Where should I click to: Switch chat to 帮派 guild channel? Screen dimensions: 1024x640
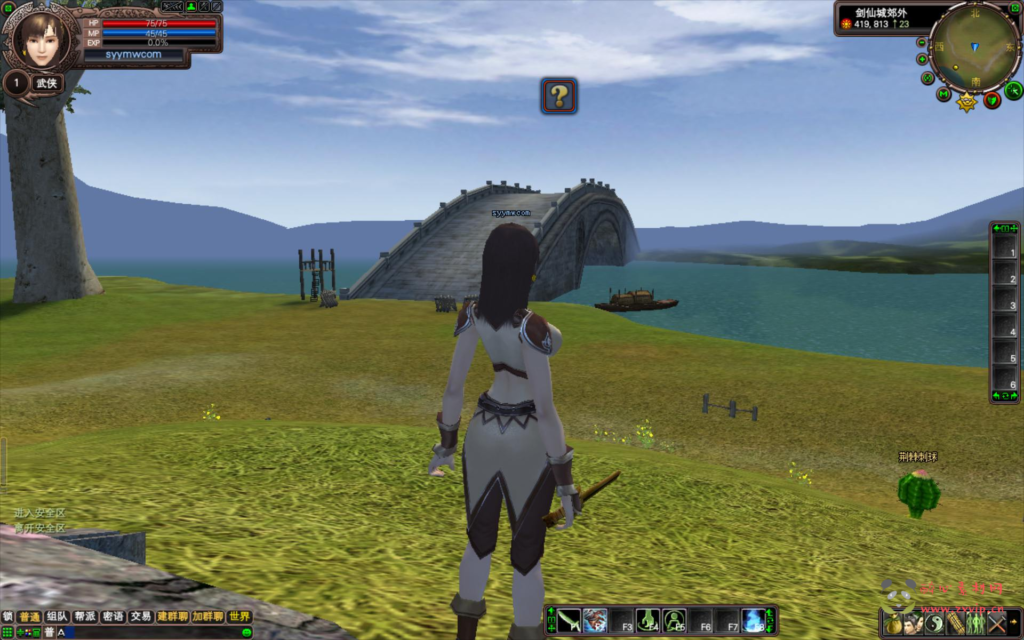(x=85, y=617)
